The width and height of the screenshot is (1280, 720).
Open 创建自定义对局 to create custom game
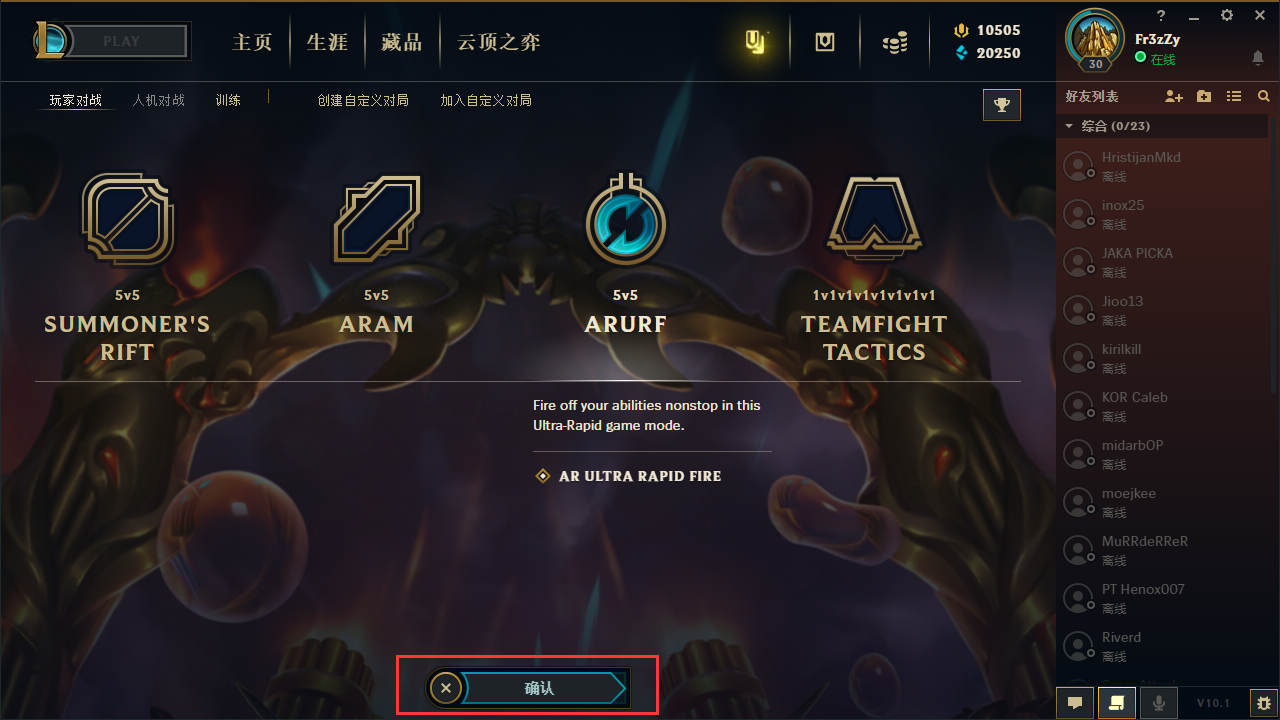pos(363,101)
